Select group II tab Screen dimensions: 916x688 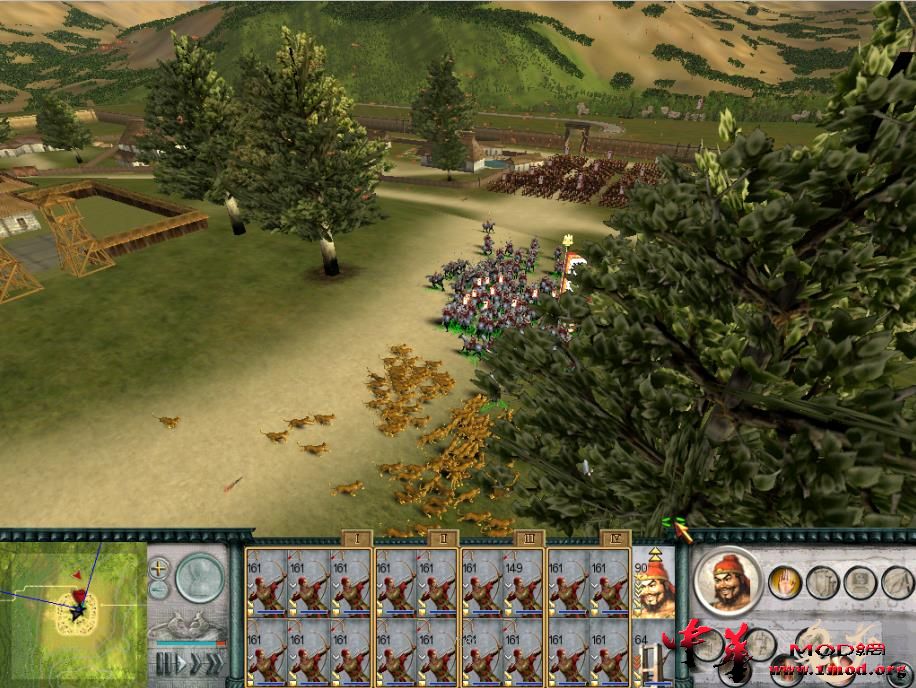pos(443,538)
